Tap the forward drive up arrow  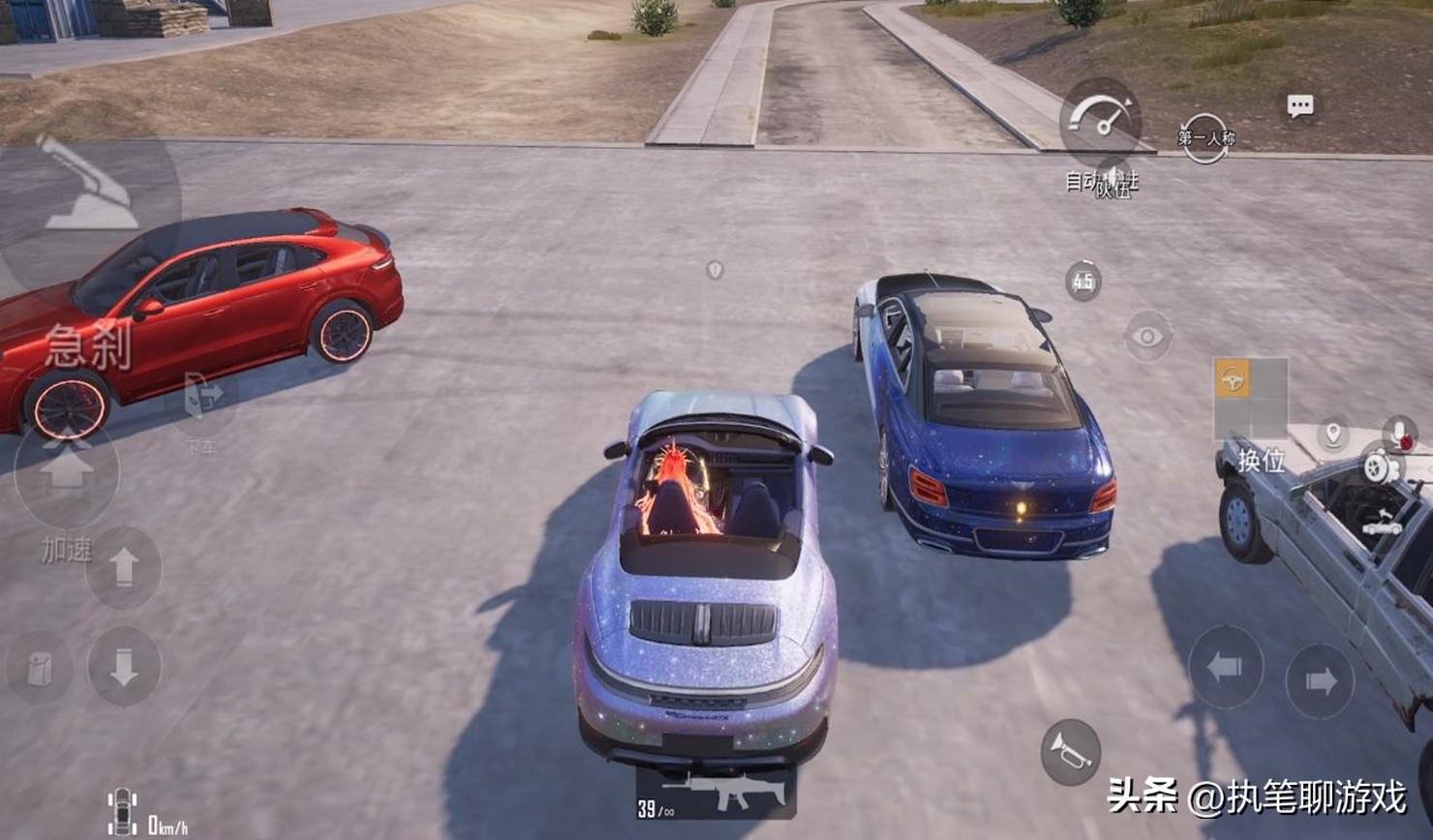pyautogui.click(x=123, y=568)
